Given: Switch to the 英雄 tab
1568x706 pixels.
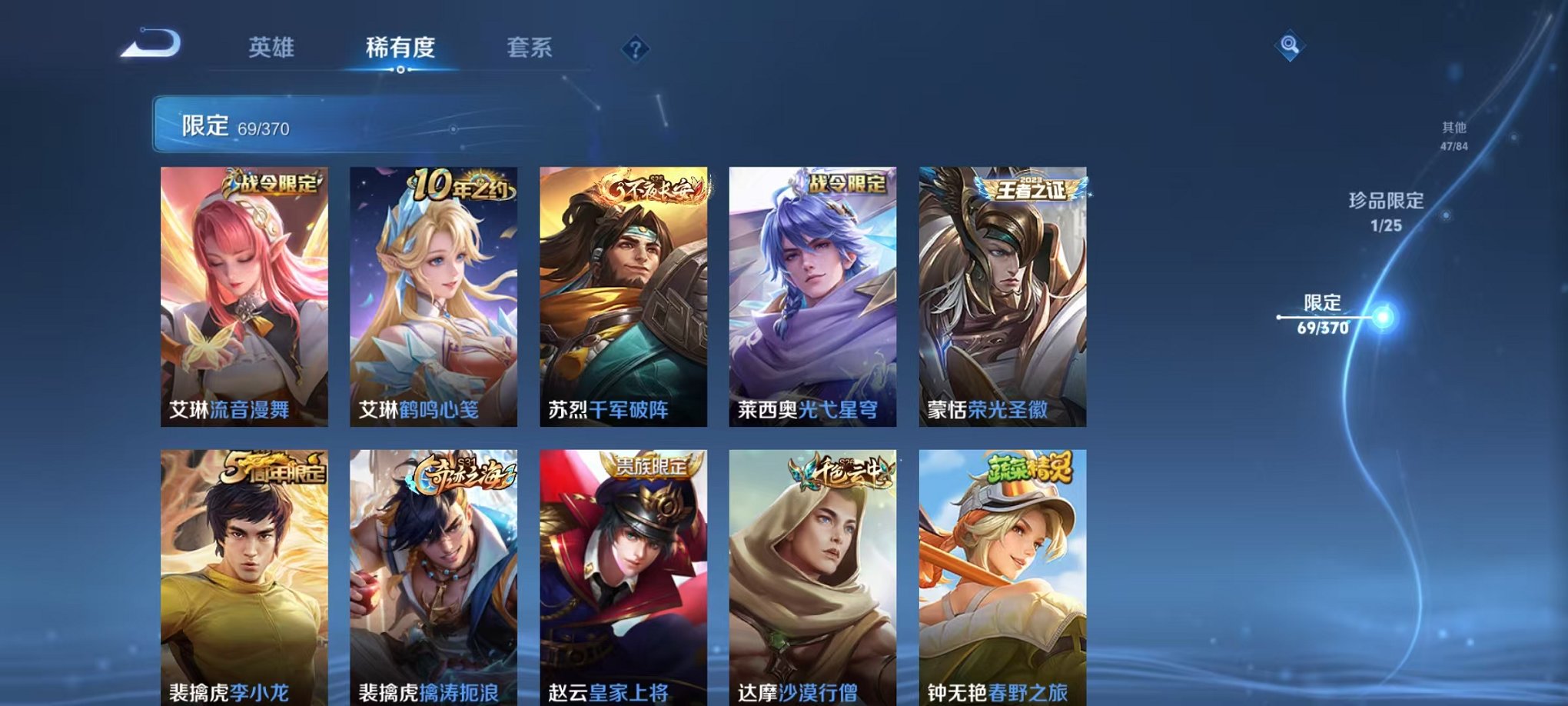Looking at the screenshot, I should 273,48.
